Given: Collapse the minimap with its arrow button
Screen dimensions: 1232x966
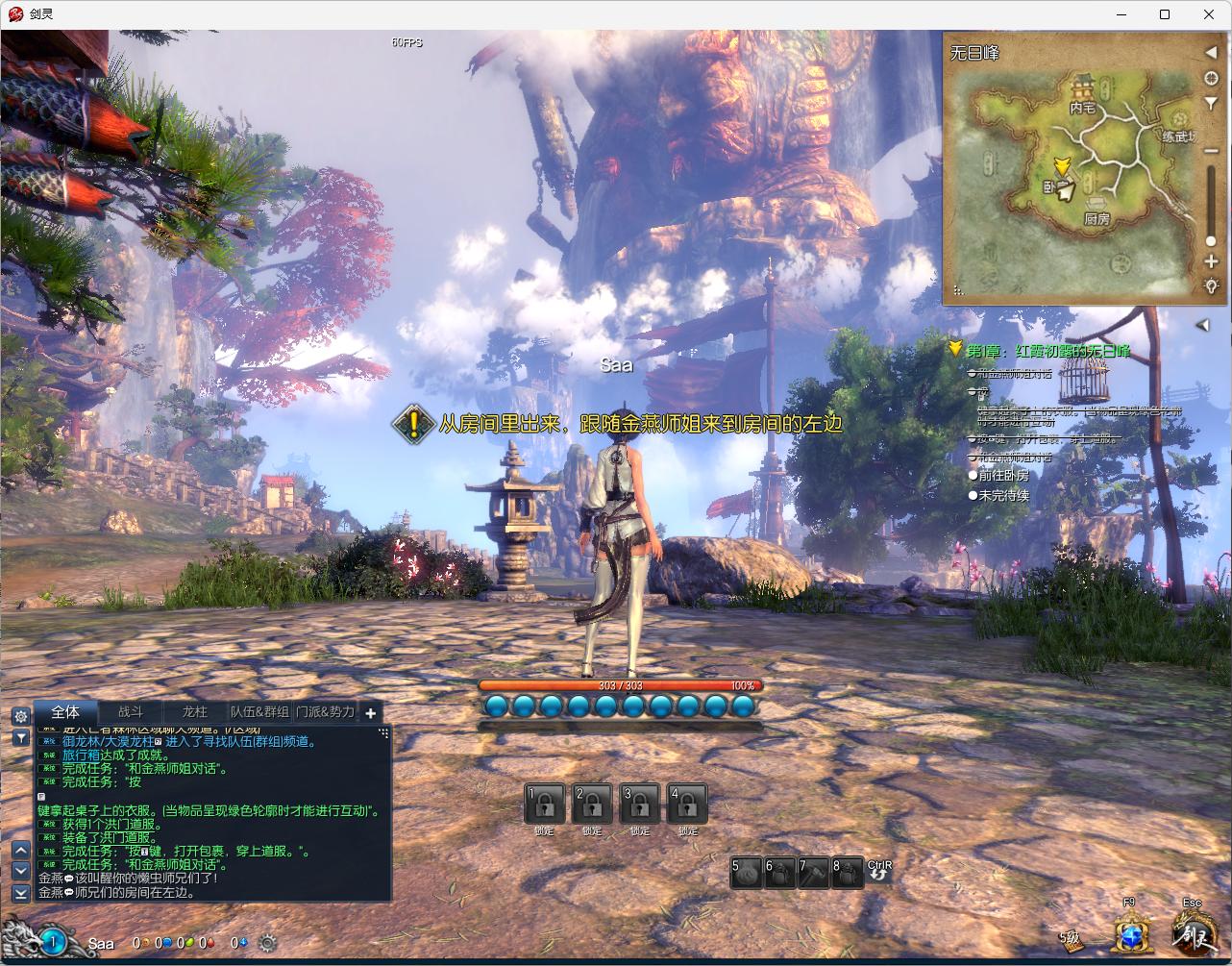Looking at the screenshot, I should tap(1211, 52).
